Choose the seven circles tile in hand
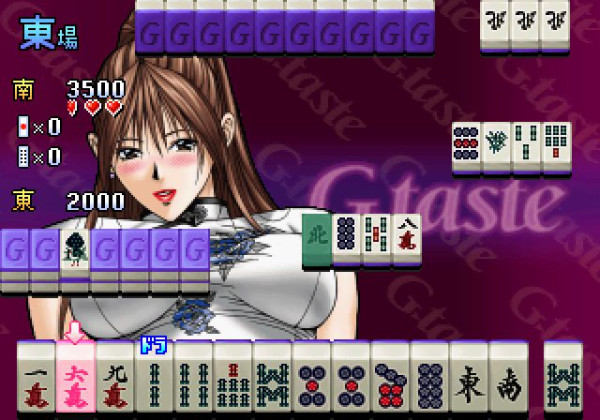Viewport: 600px width, 420px height. tap(390, 382)
